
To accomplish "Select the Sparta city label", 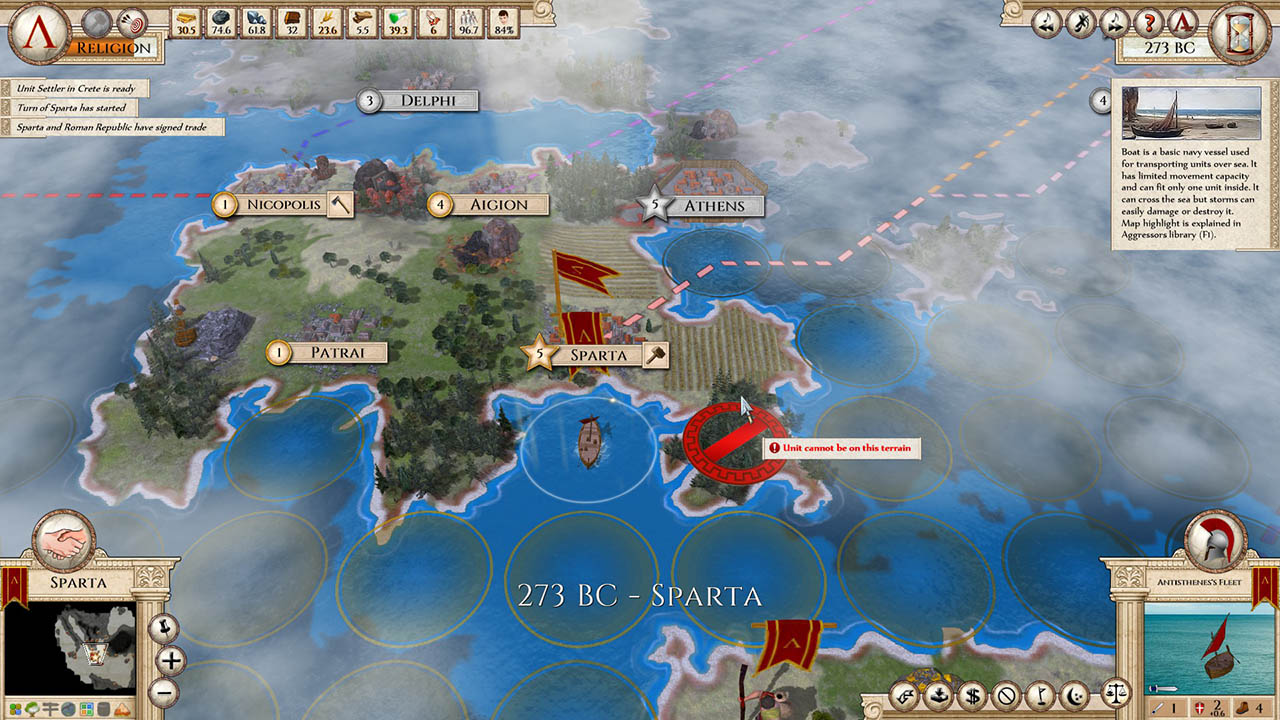I will [x=598, y=355].
